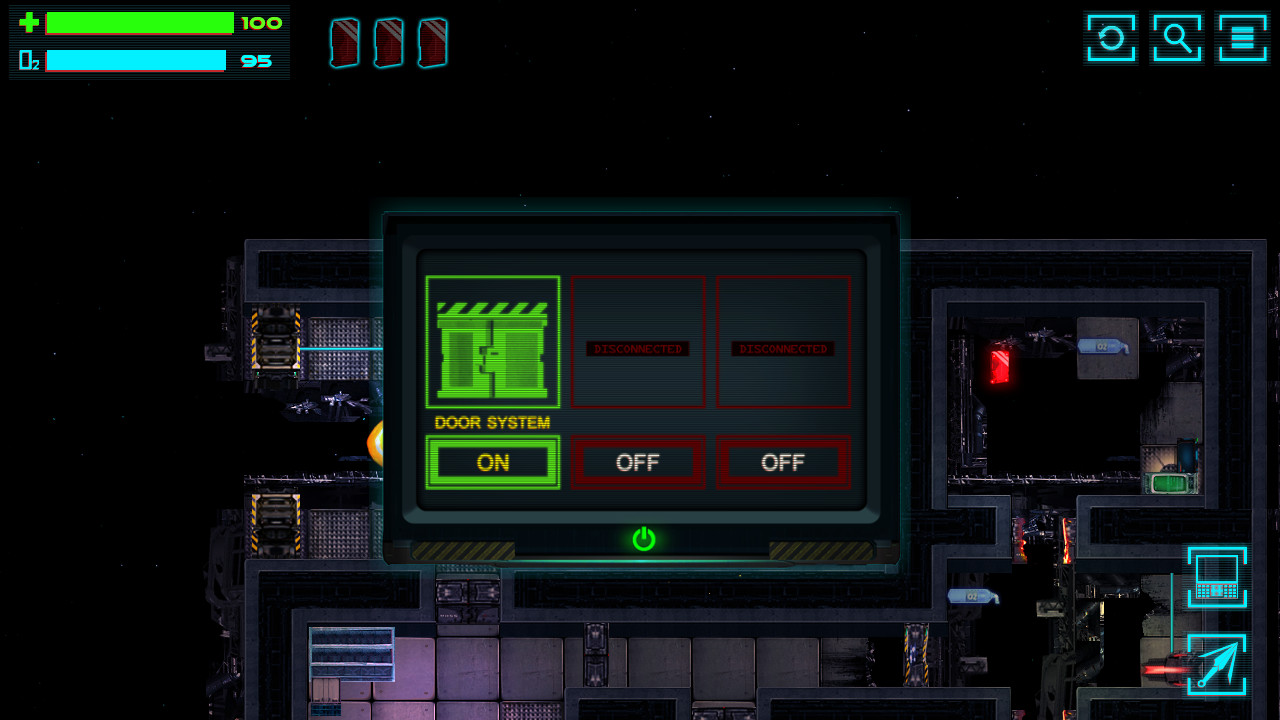Toggle the rightmost OFF switch

click(783, 462)
